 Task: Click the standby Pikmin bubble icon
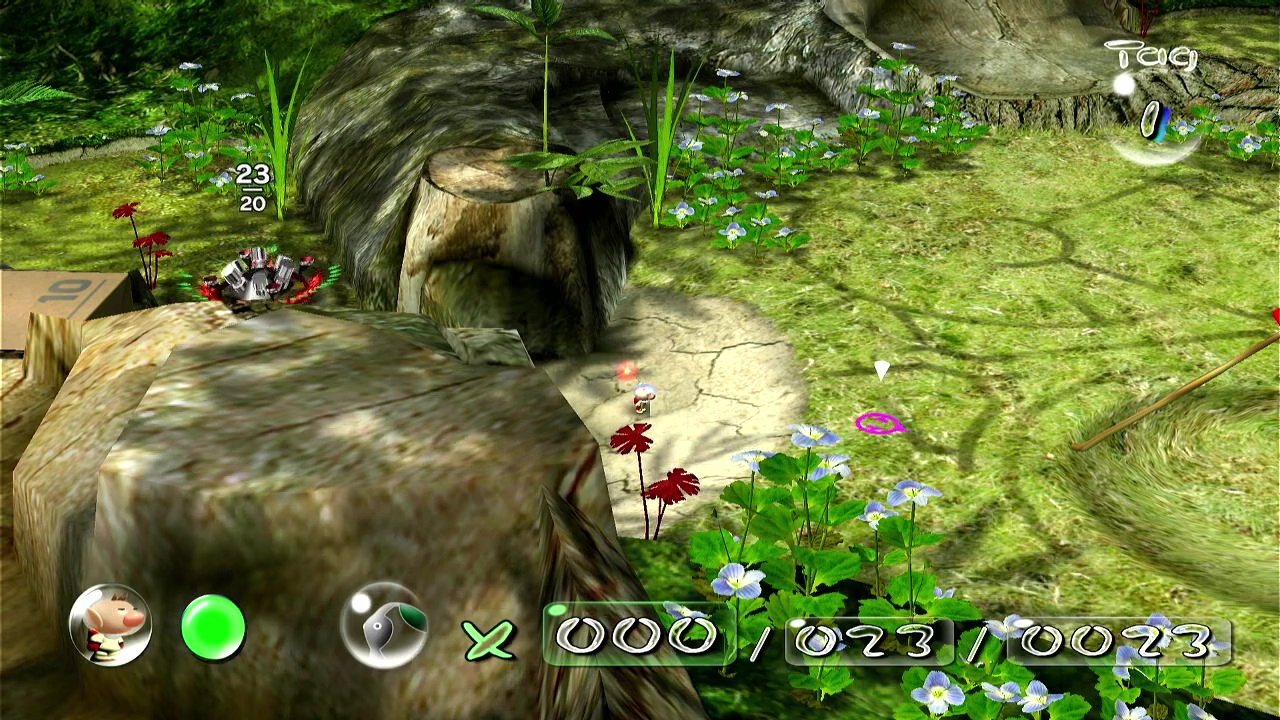click(384, 626)
